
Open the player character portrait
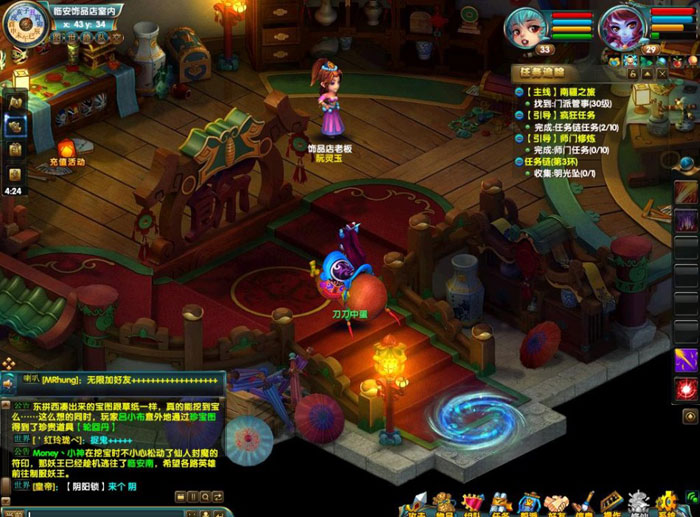coord(525,25)
